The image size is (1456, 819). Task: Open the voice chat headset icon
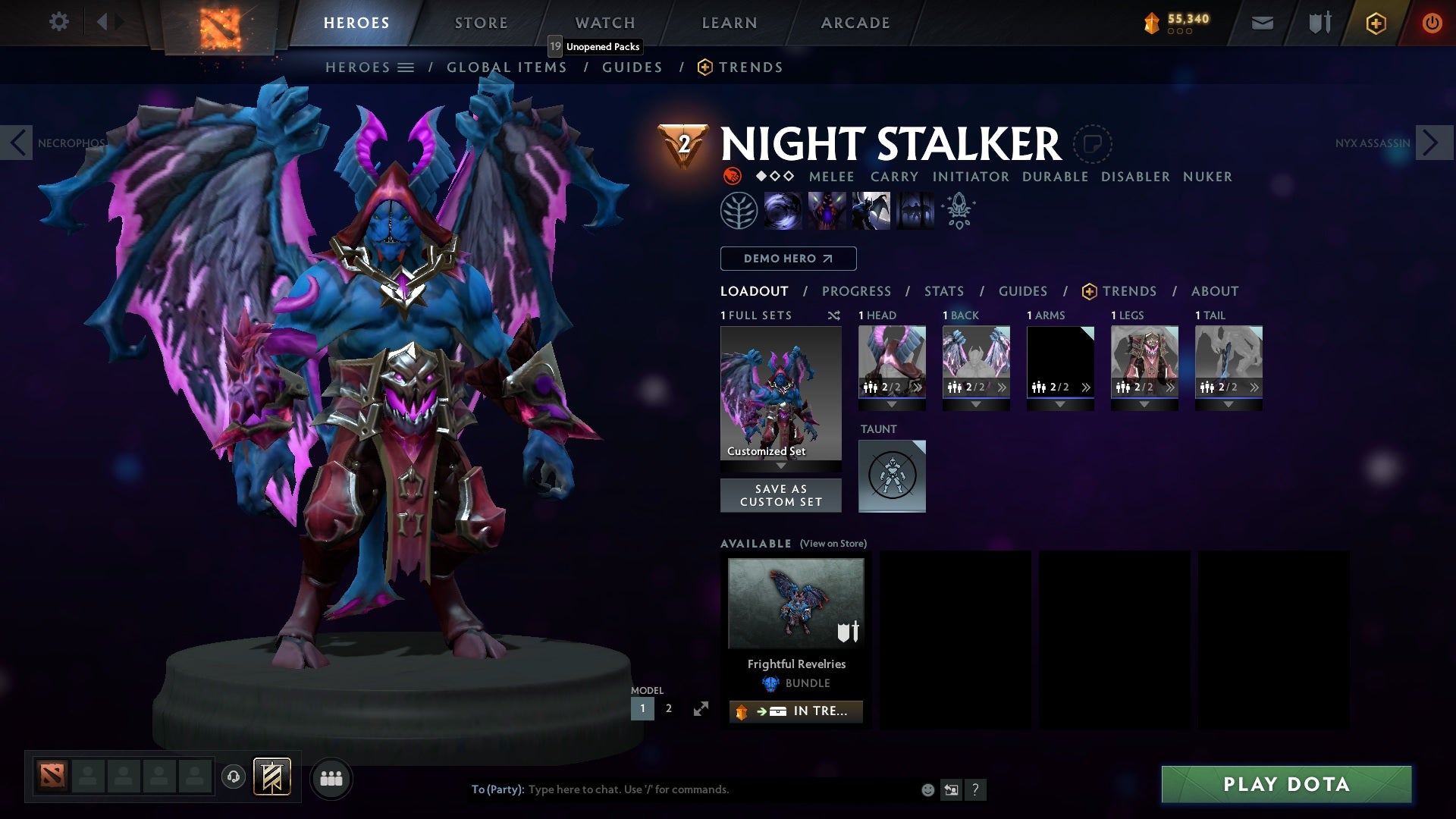(233, 778)
